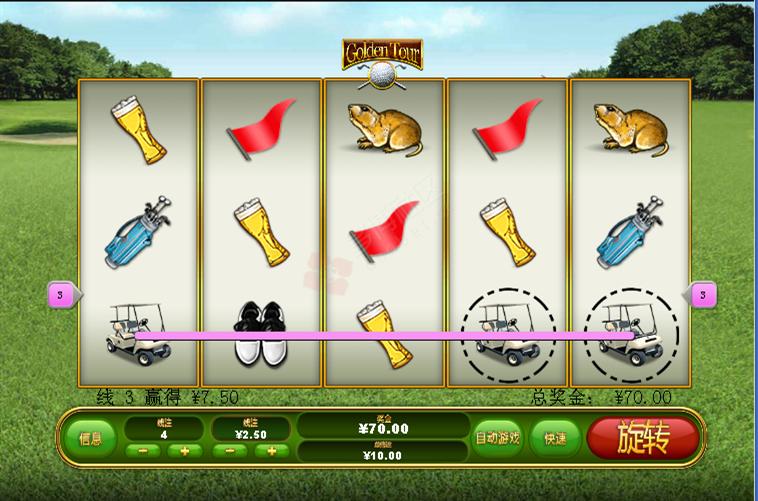Start 自动游戏 auto play

coord(498,438)
